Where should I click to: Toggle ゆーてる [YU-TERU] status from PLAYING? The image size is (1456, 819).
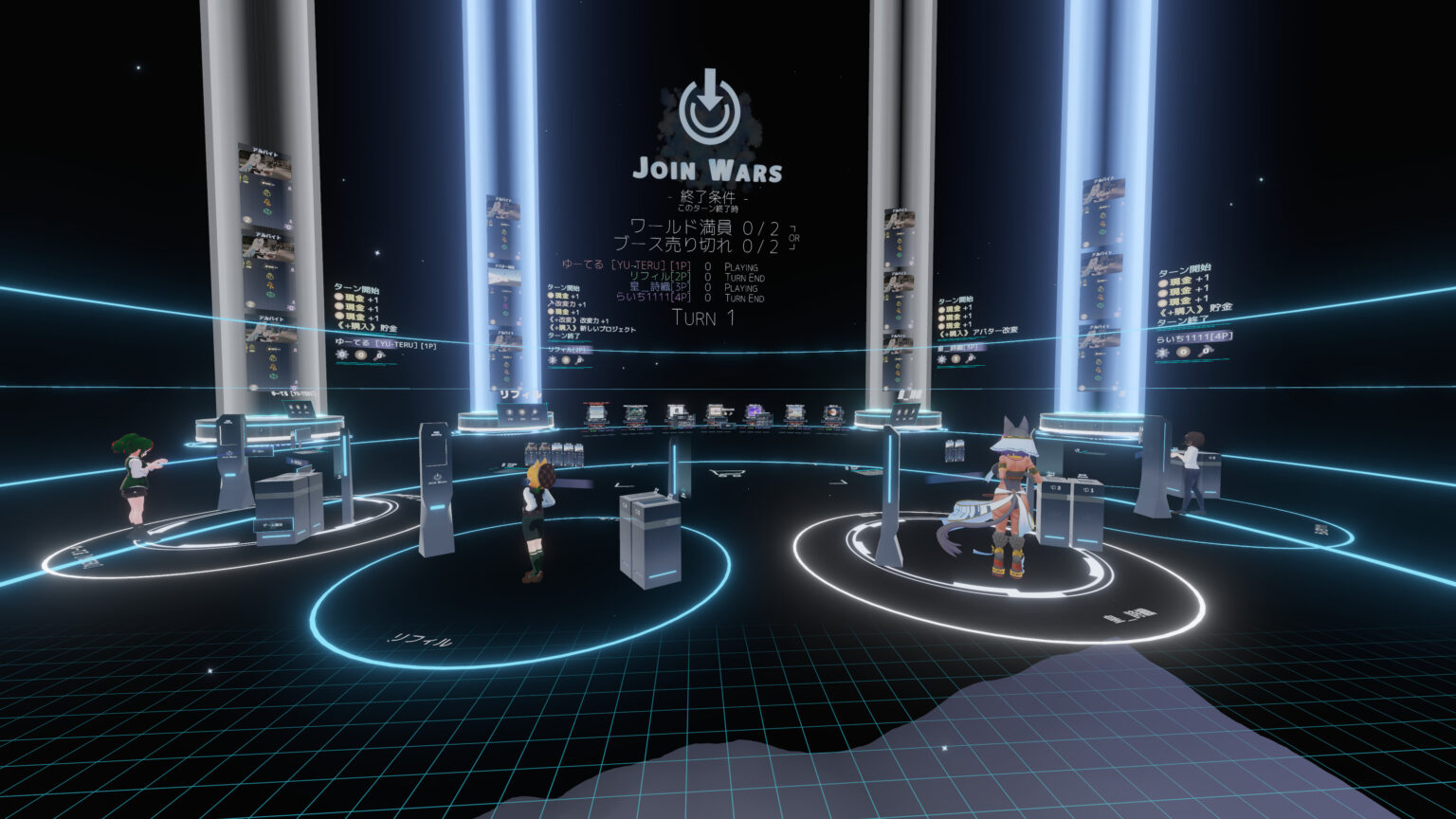tap(741, 267)
